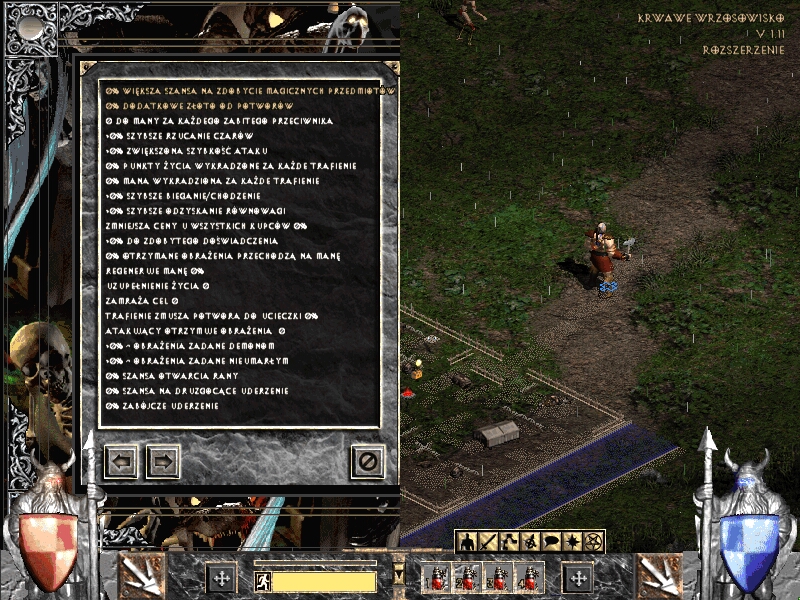This screenshot has width=800, height=600.
Task: Use the red potion in belt slot 4
Action: coord(529,578)
